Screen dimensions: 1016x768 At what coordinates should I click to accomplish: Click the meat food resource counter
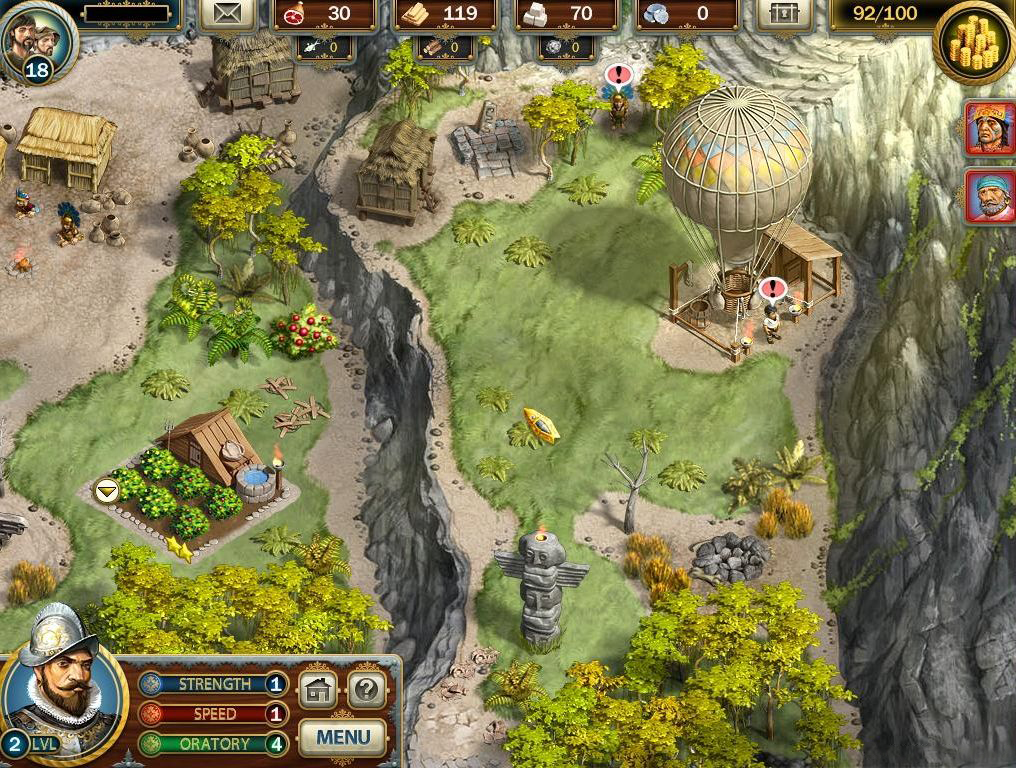(325, 14)
